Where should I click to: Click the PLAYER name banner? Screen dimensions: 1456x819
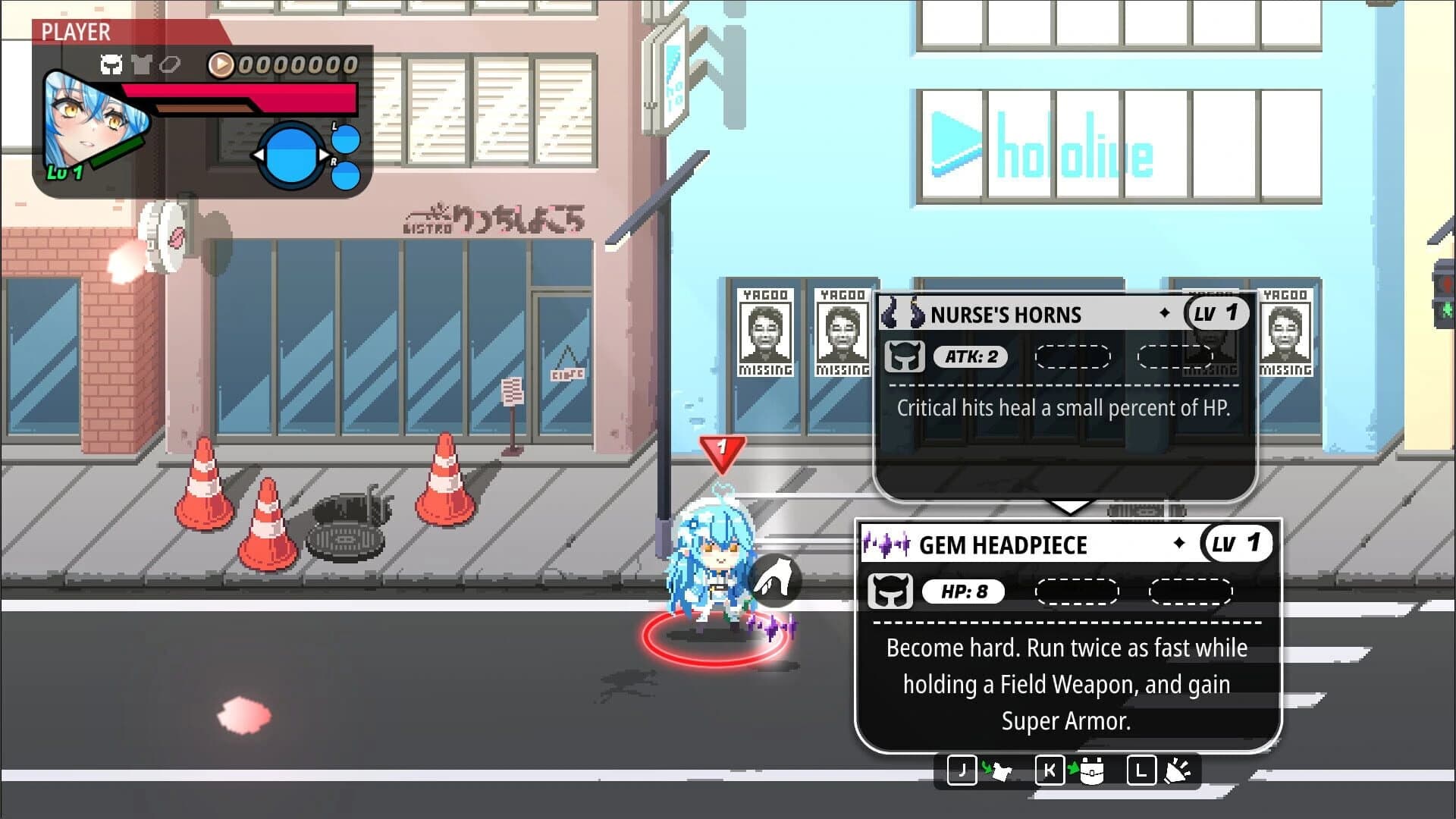[x=76, y=33]
